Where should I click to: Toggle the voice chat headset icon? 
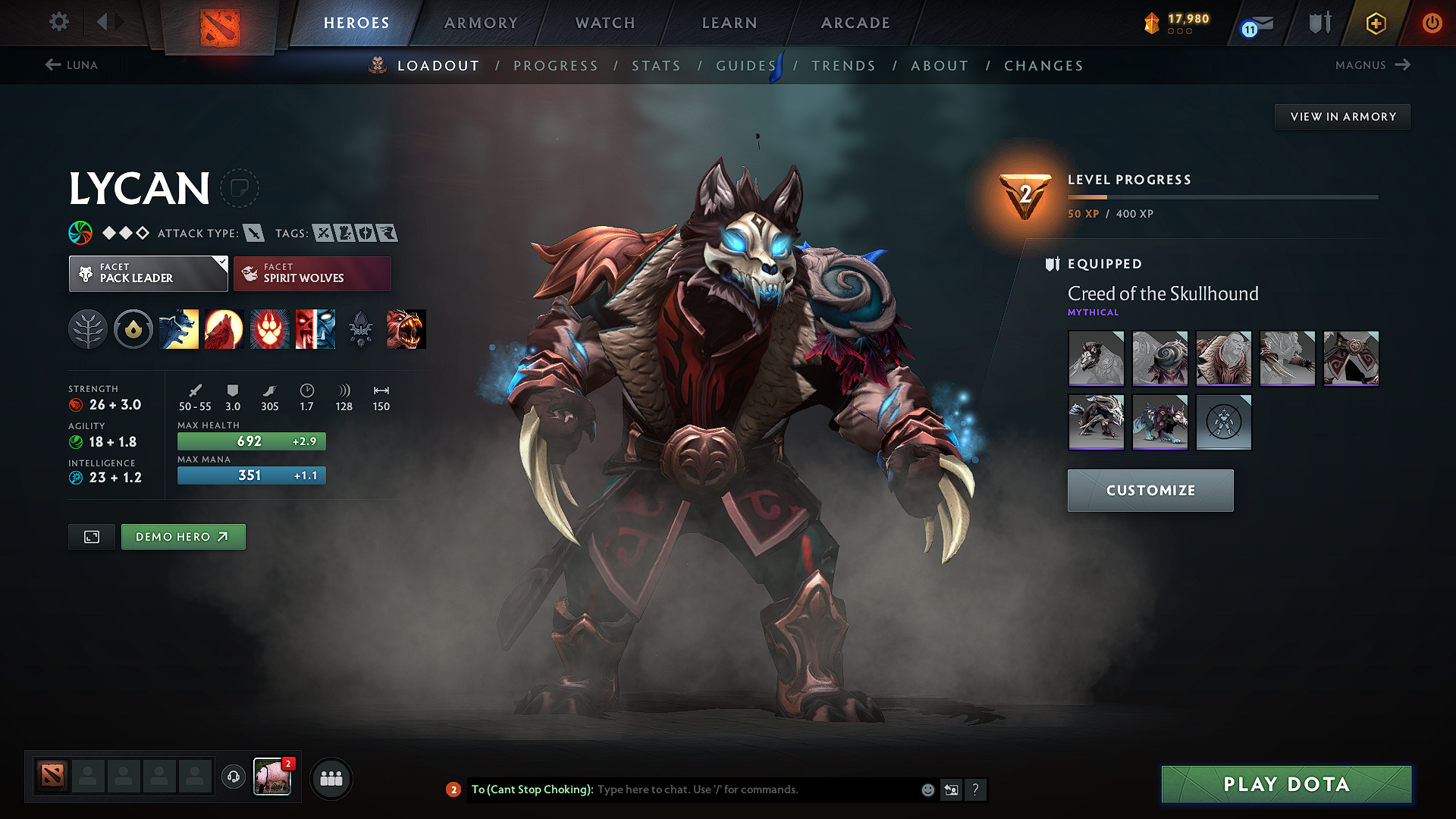tap(233, 777)
